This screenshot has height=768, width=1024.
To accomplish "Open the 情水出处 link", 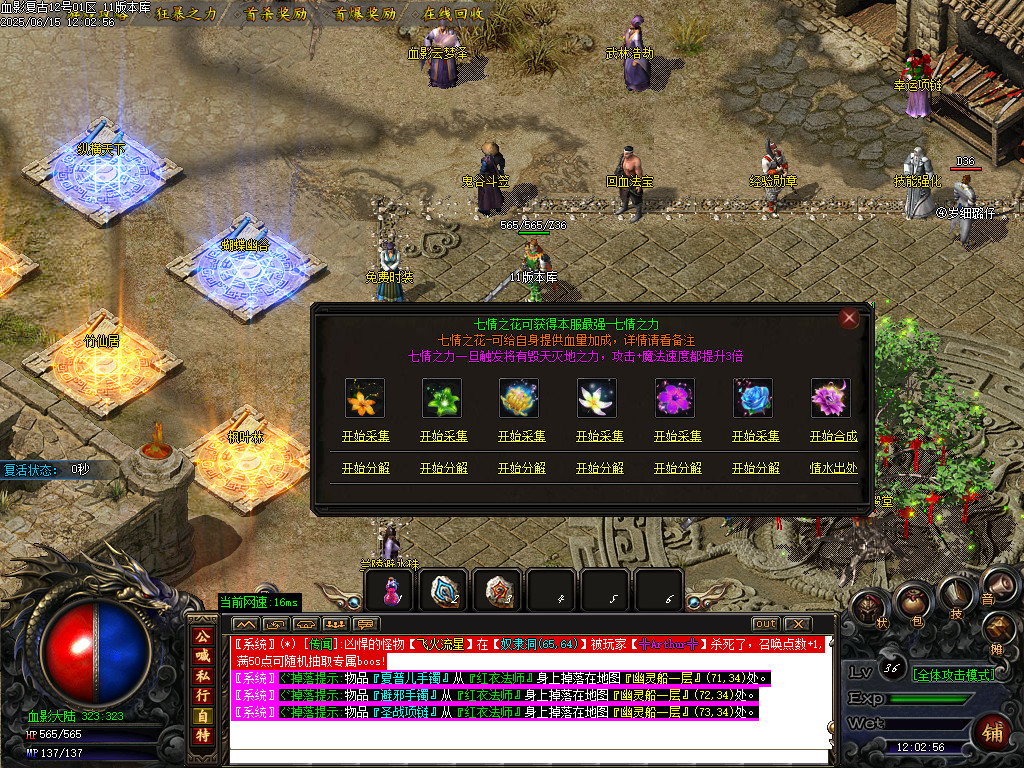I will click(833, 468).
